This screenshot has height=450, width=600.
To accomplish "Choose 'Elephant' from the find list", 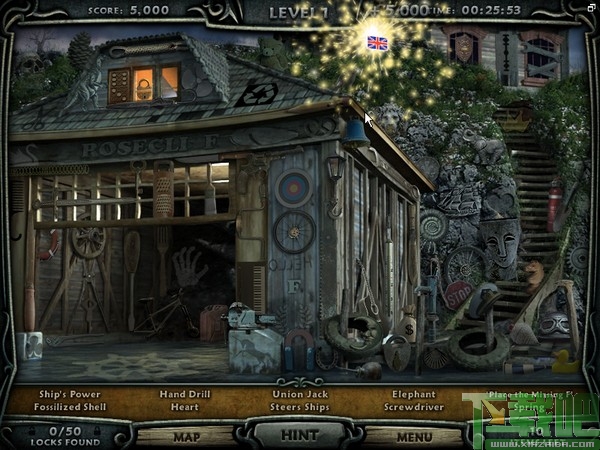I will (416, 394).
